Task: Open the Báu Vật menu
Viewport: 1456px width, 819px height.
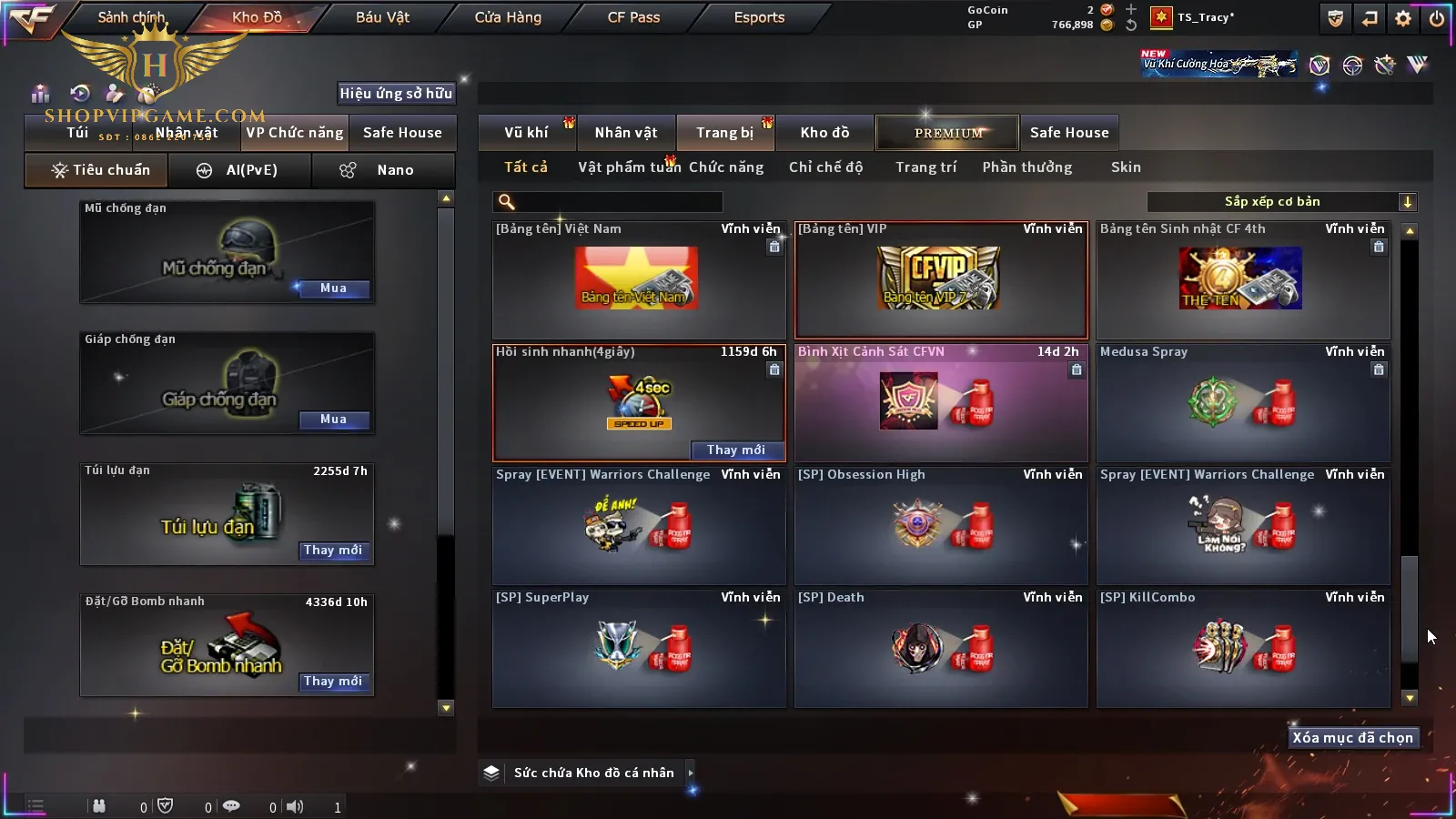Action: (x=382, y=17)
